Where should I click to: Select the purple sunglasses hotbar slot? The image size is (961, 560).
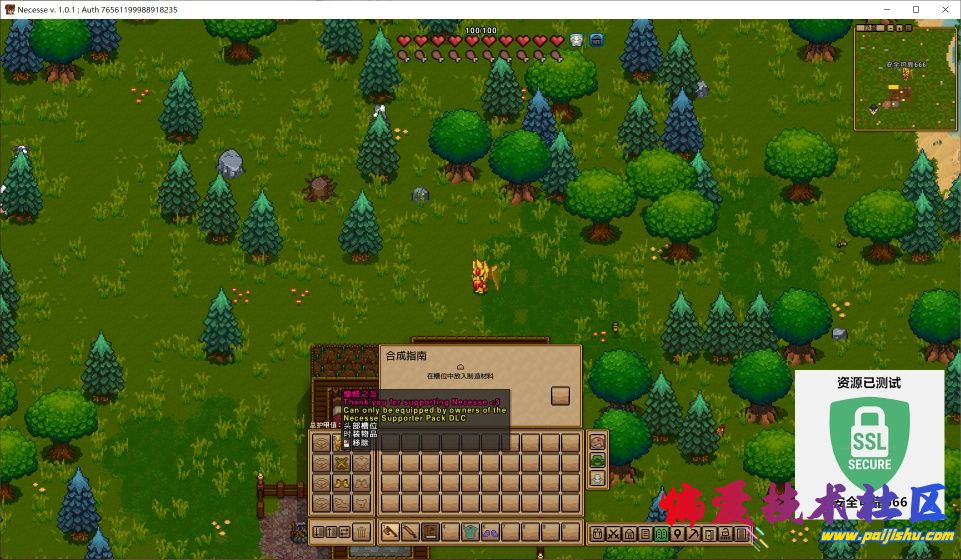coord(491,532)
